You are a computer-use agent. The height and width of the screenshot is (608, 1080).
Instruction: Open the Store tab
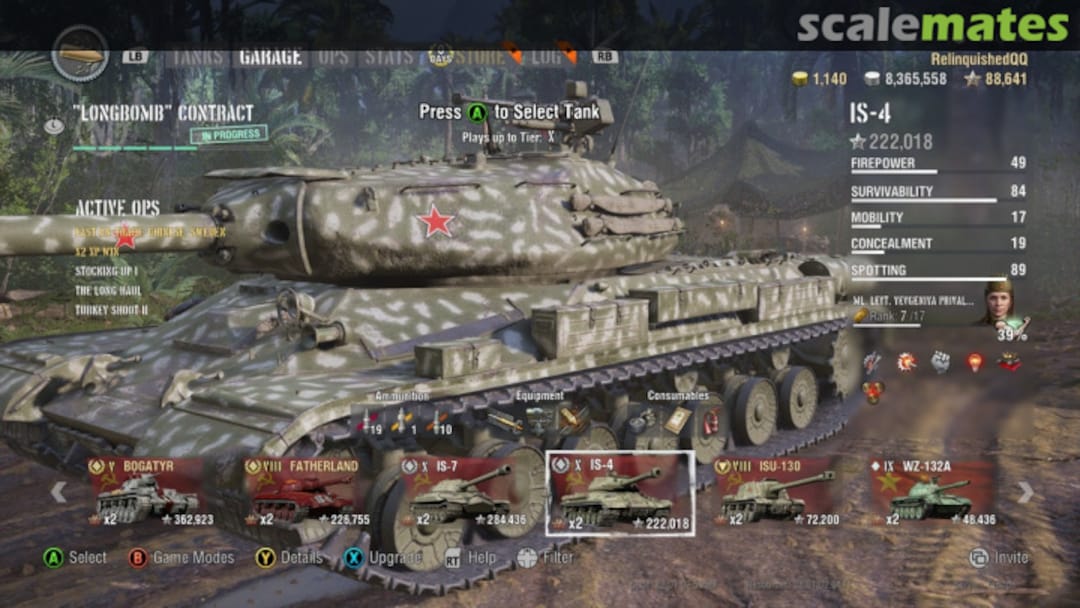pyautogui.click(x=480, y=56)
